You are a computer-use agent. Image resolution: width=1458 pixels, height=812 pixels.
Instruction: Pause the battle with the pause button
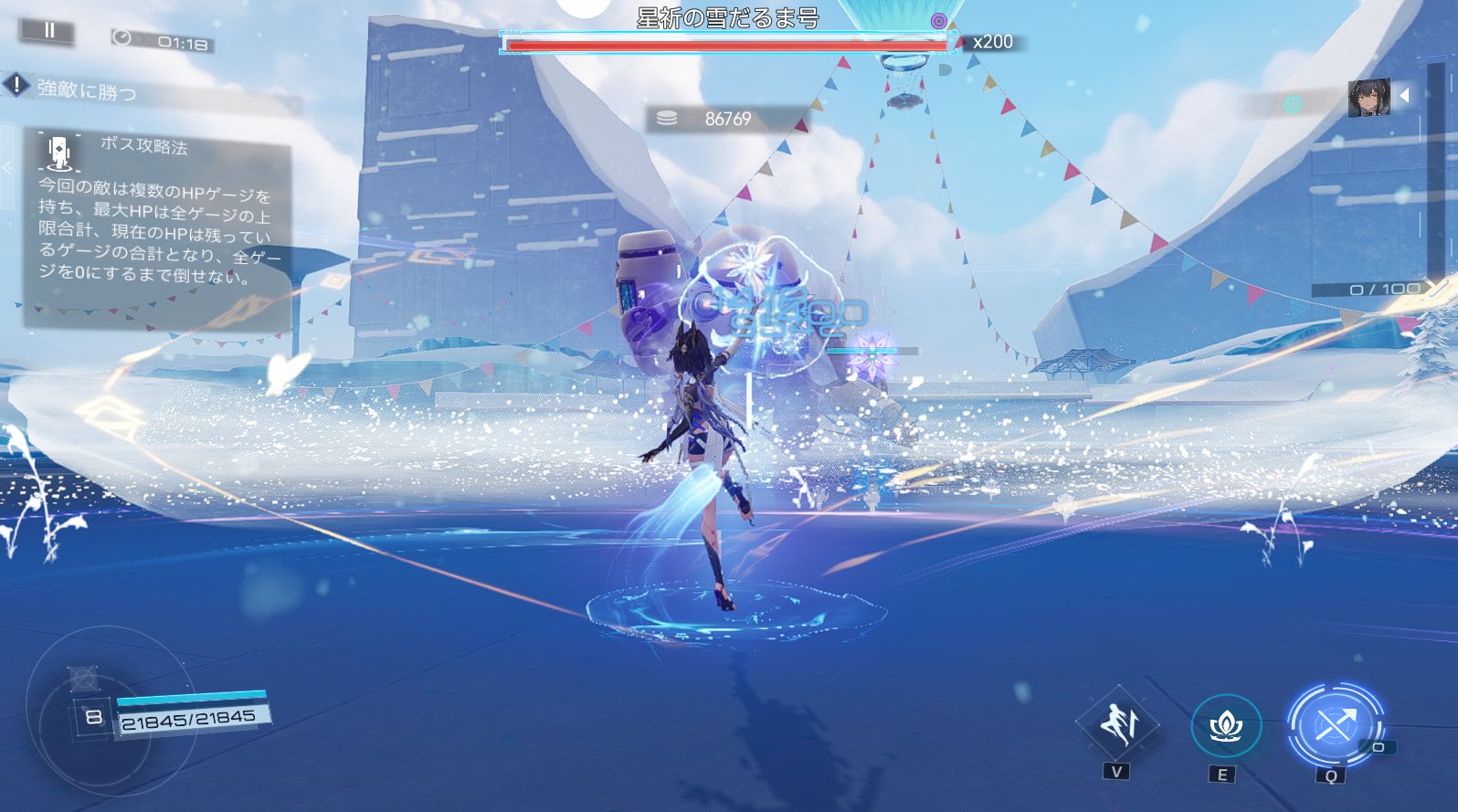coord(49,30)
